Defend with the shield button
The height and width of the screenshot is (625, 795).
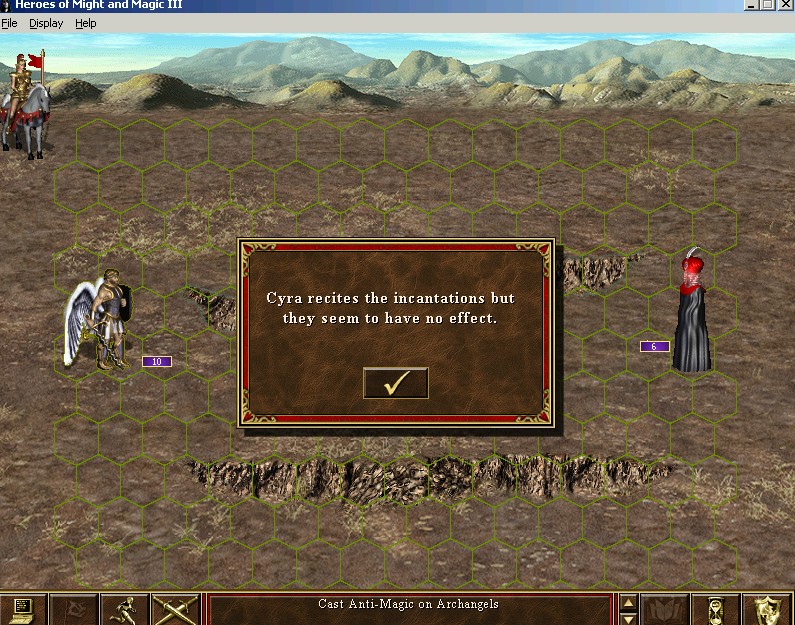point(767,609)
